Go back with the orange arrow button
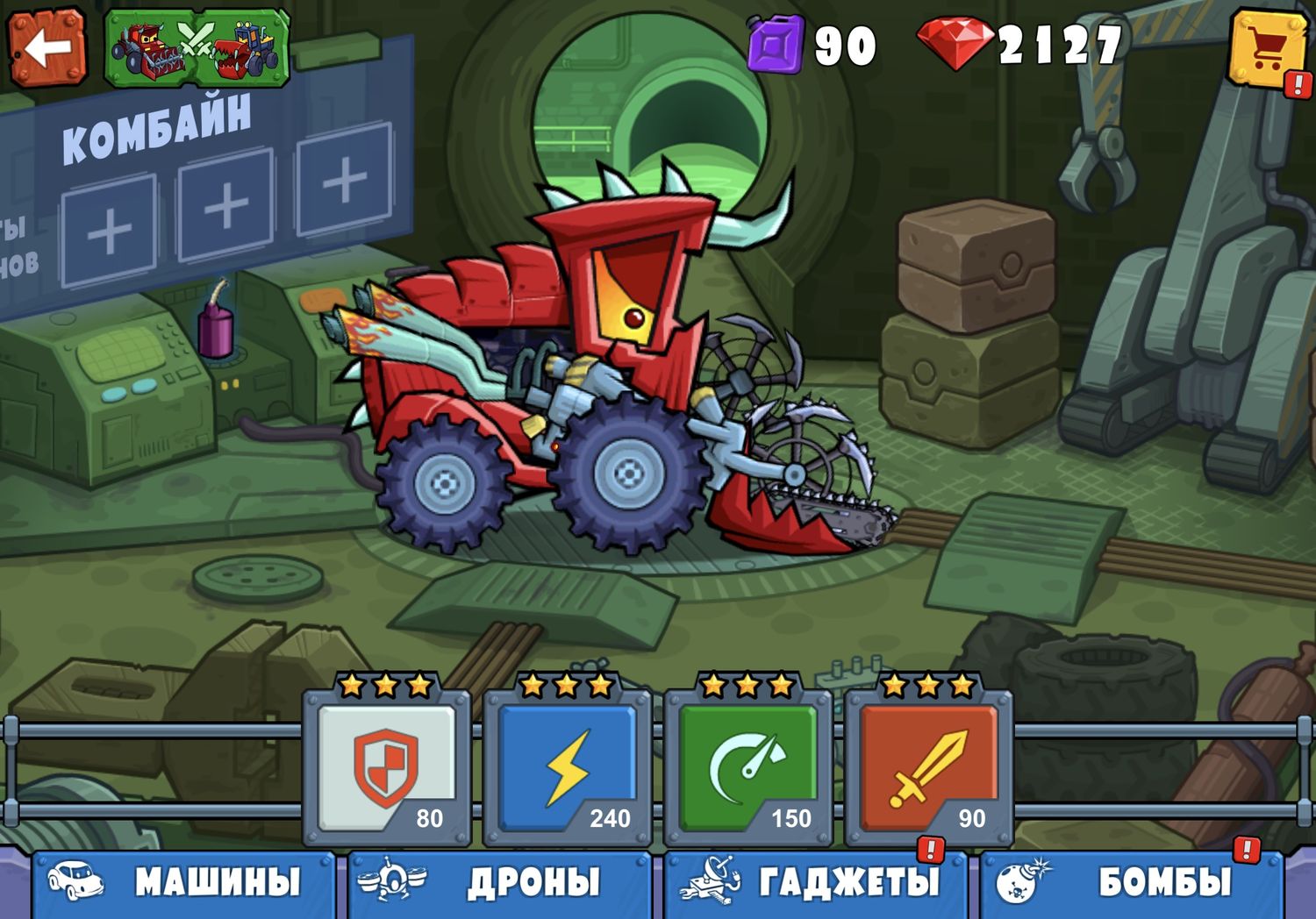This screenshot has height=919, width=1316. tap(46, 46)
